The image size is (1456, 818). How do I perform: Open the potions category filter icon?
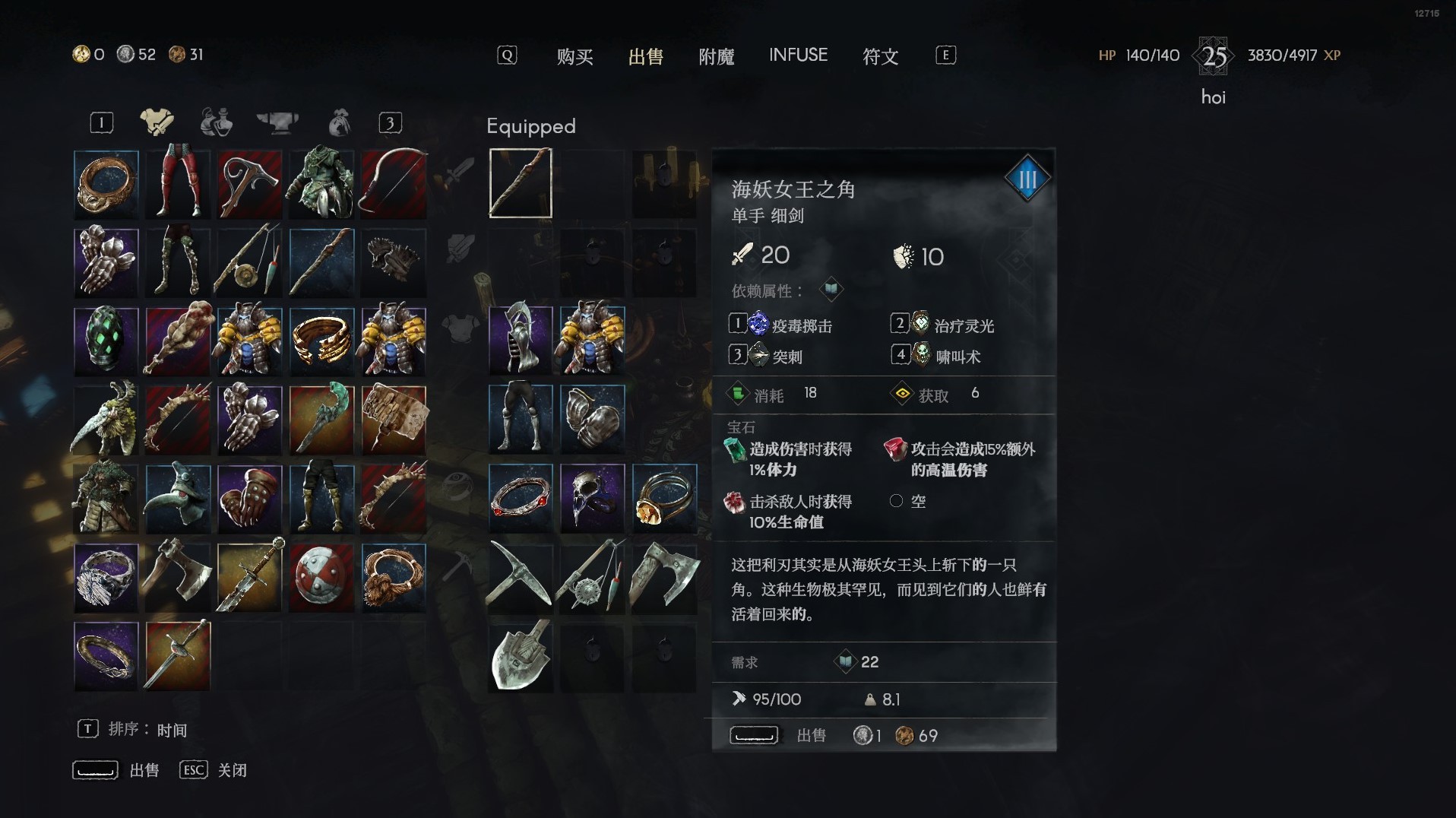(x=216, y=122)
